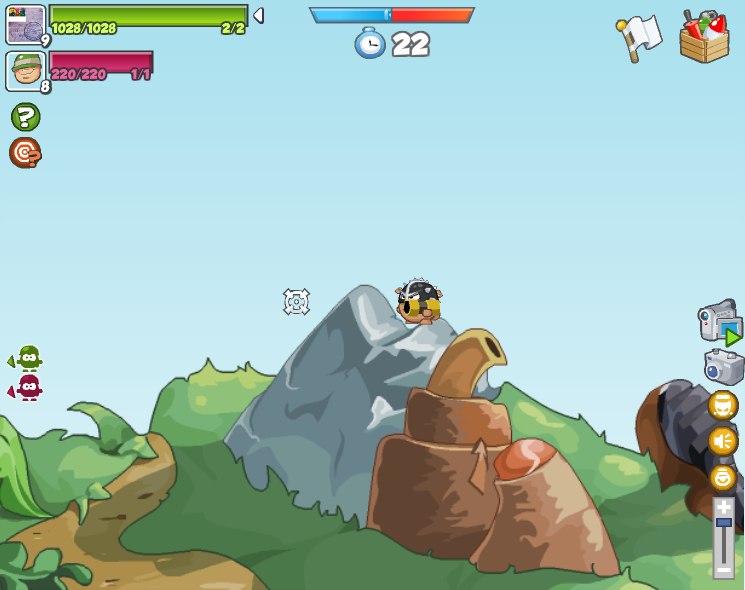745x590 pixels.
Task: Select the stamp avatar player portrait
Action: tap(25, 24)
